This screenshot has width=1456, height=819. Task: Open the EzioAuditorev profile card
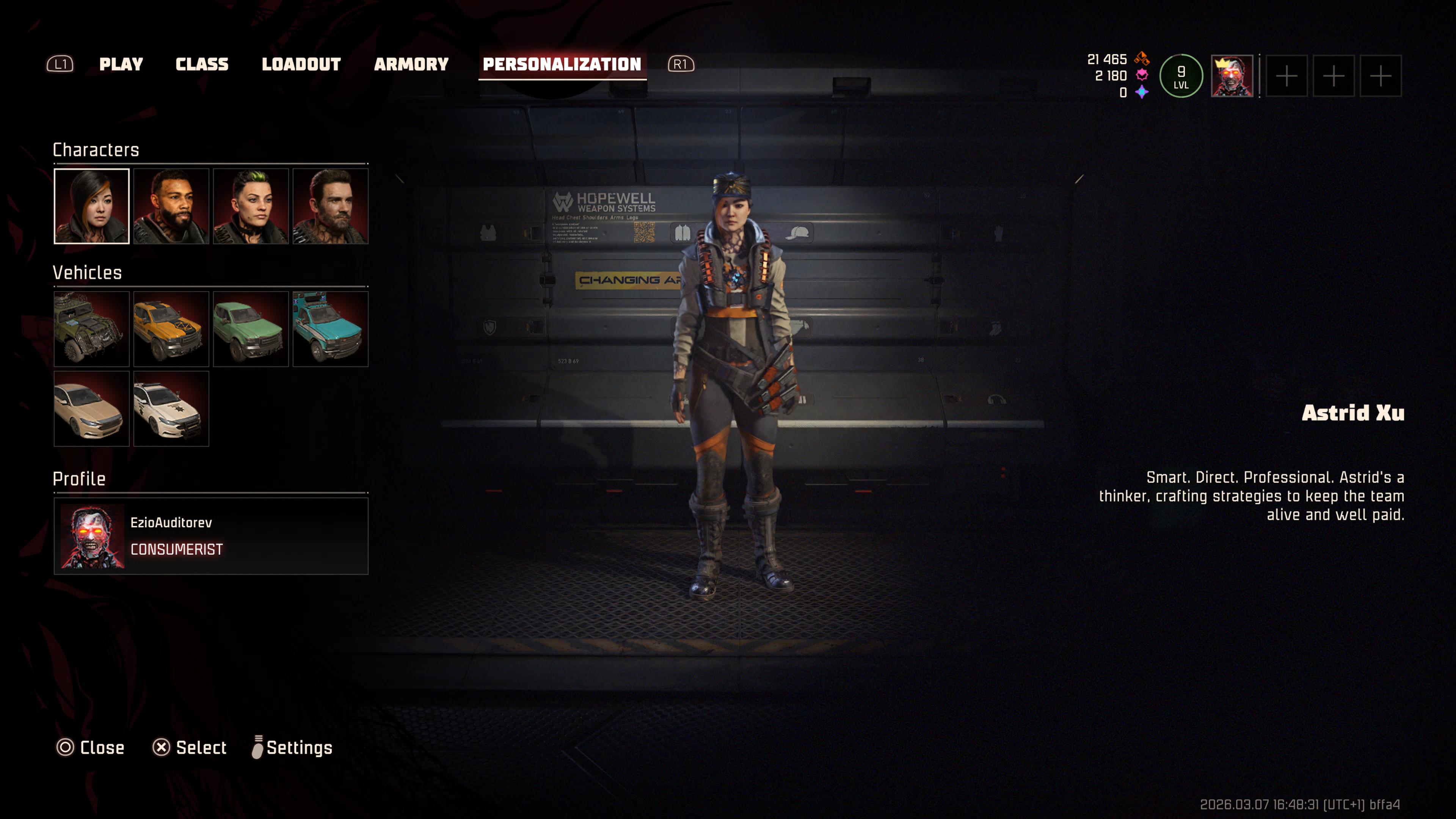[211, 536]
